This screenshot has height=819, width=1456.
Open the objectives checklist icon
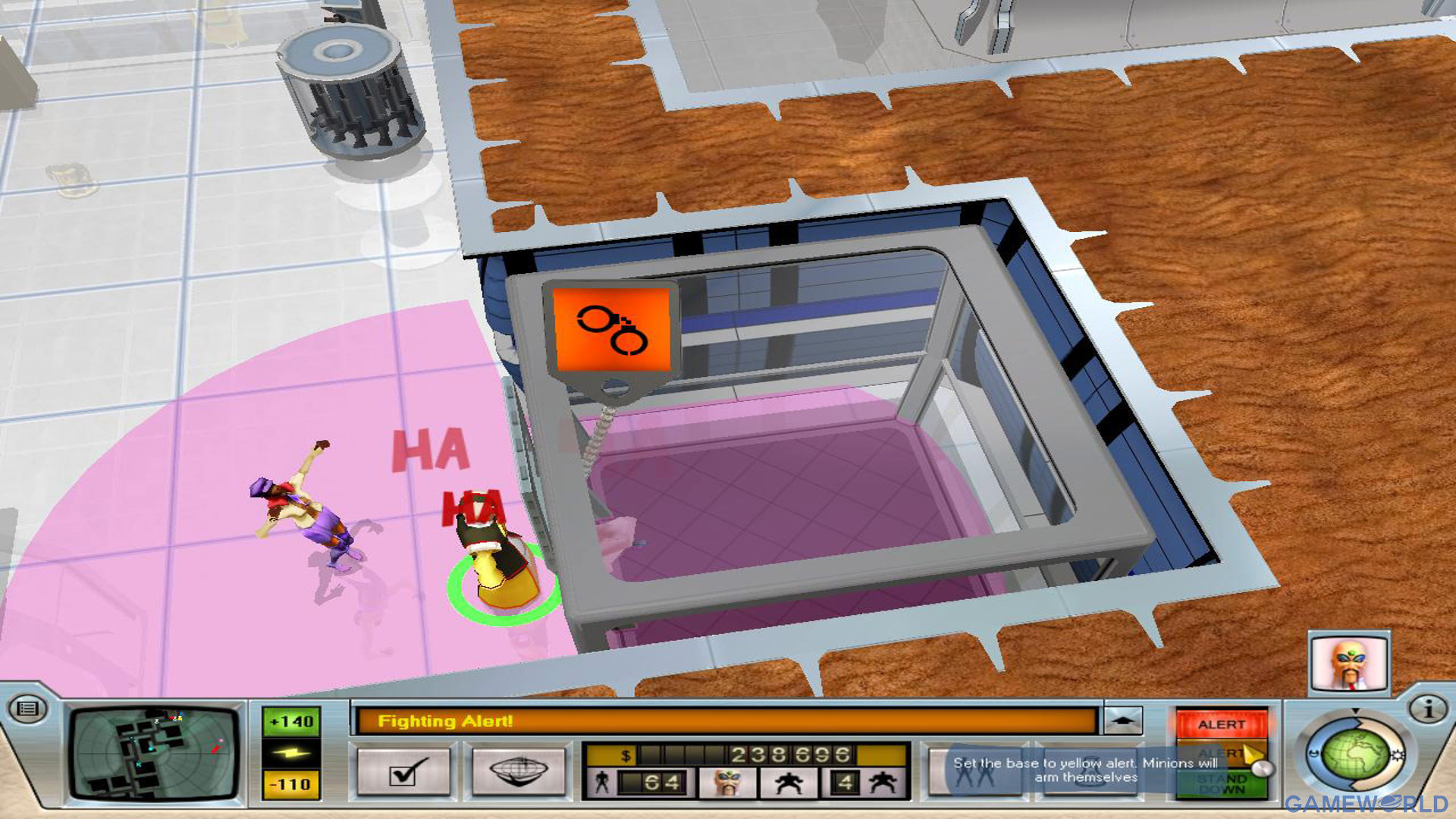tap(402, 771)
